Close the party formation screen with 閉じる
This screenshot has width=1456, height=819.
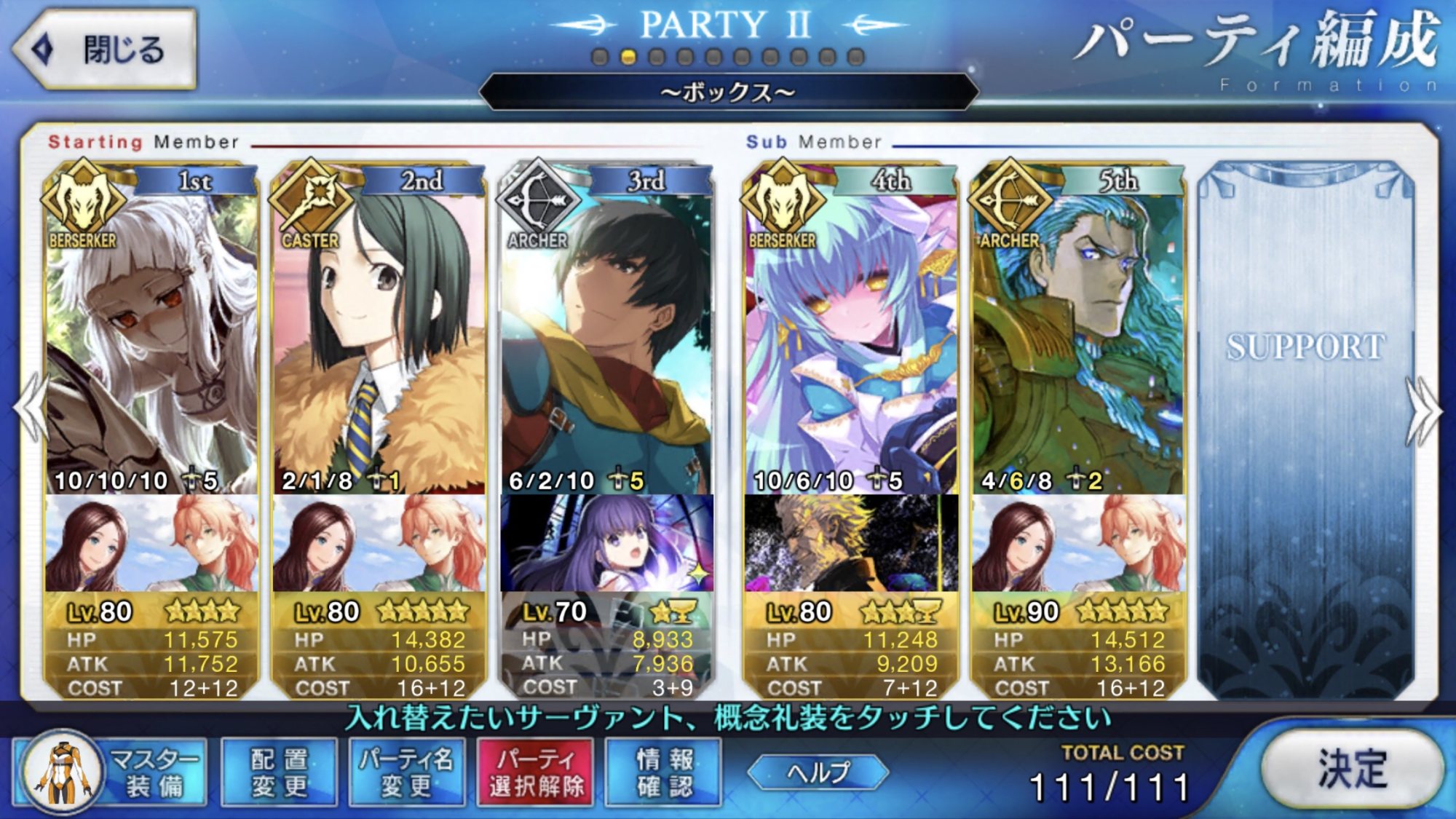tap(106, 50)
